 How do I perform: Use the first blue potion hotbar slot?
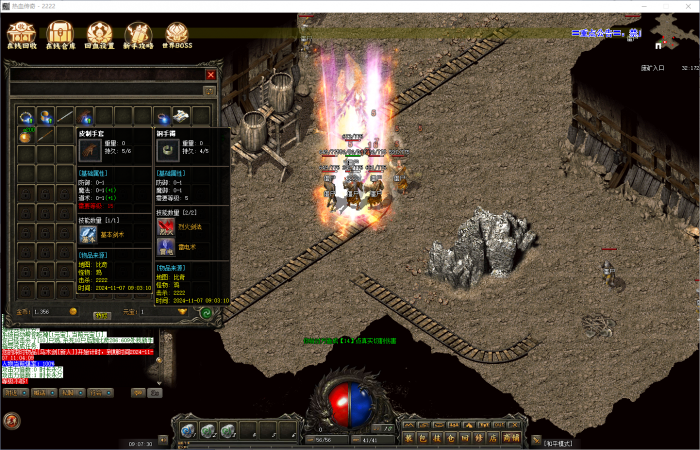coord(187,431)
